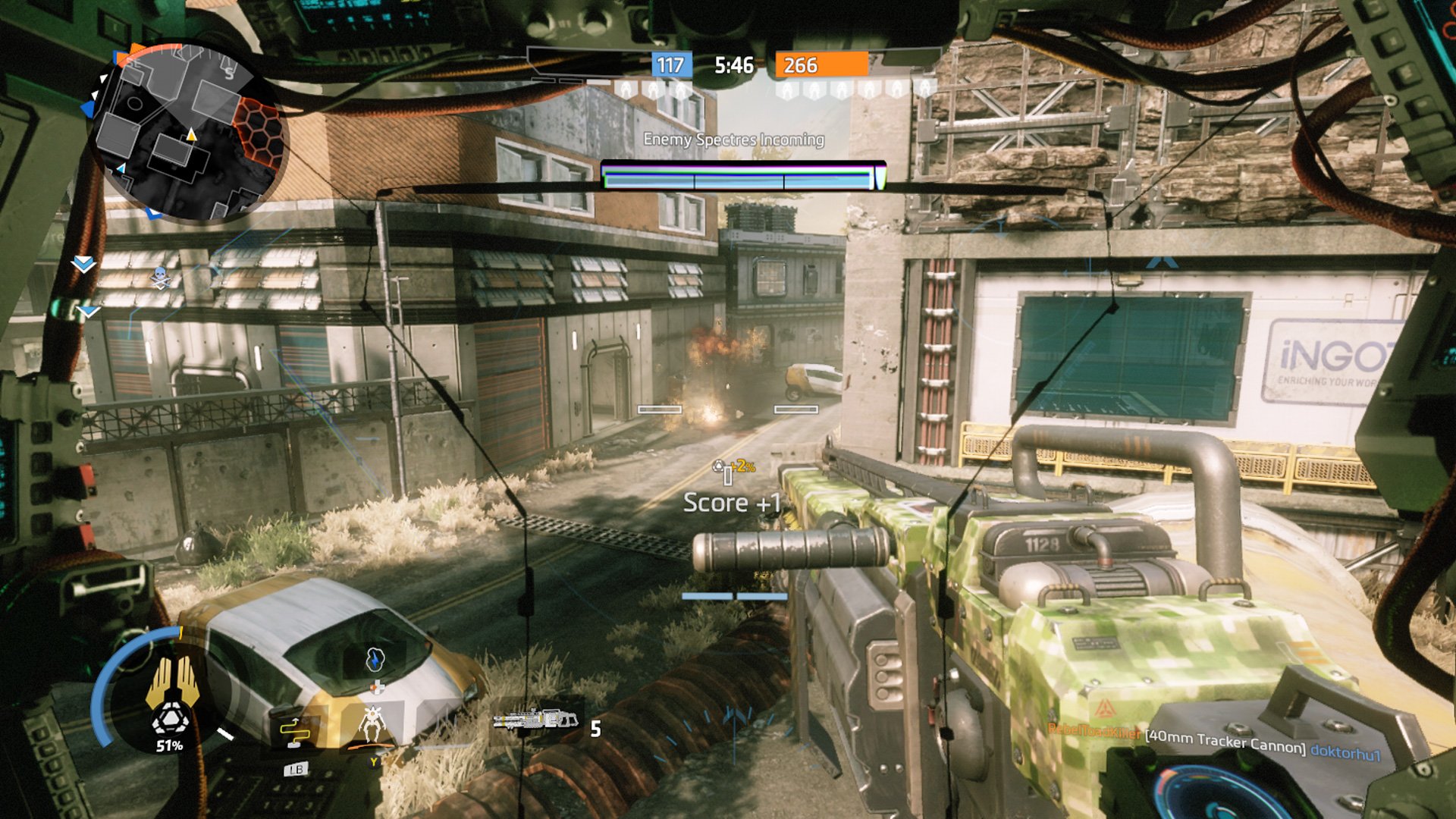1456x819 pixels.
Task: Click the blue lightning bolt icon
Action: (x=375, y=659)
